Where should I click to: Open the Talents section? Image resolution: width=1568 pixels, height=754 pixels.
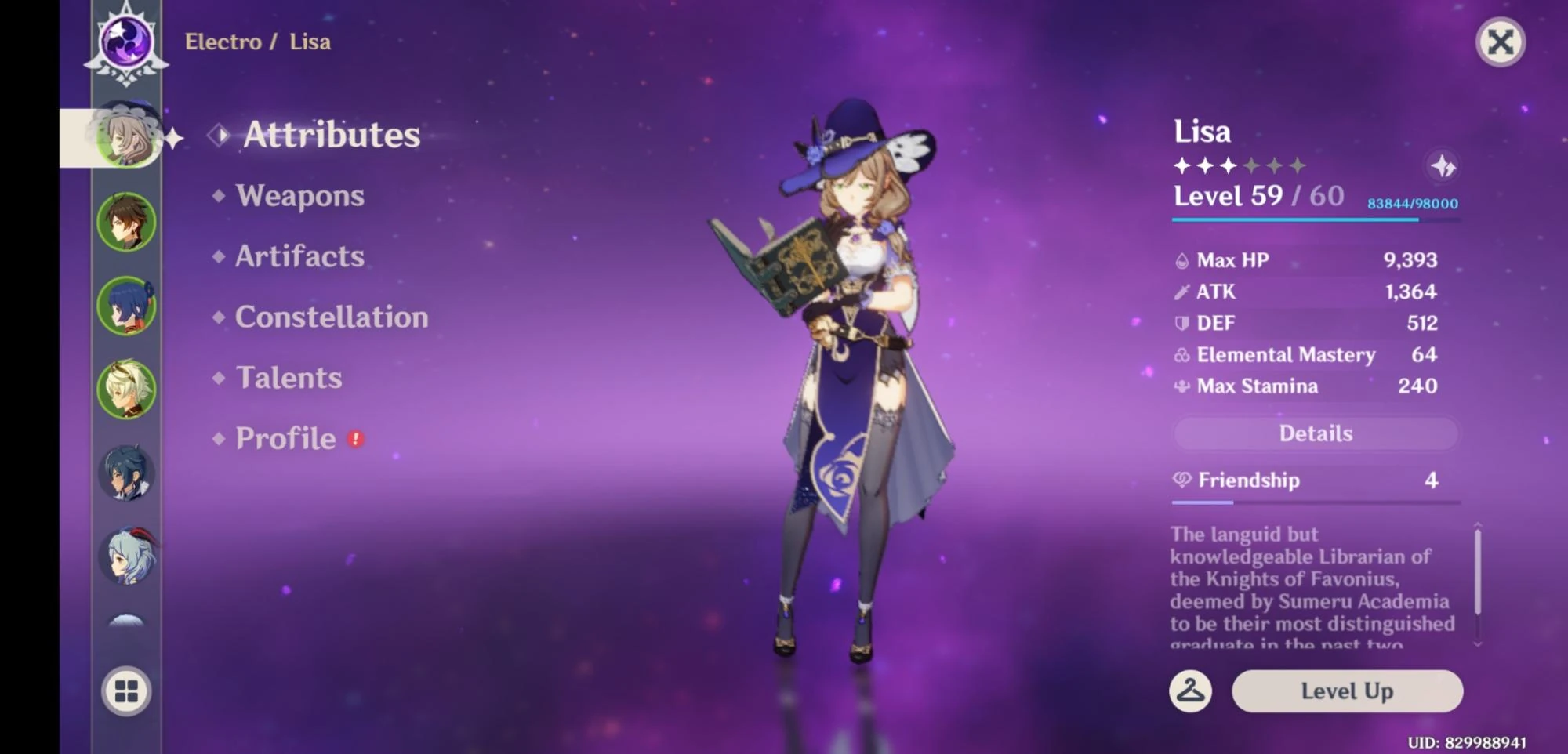click(288, 377)
